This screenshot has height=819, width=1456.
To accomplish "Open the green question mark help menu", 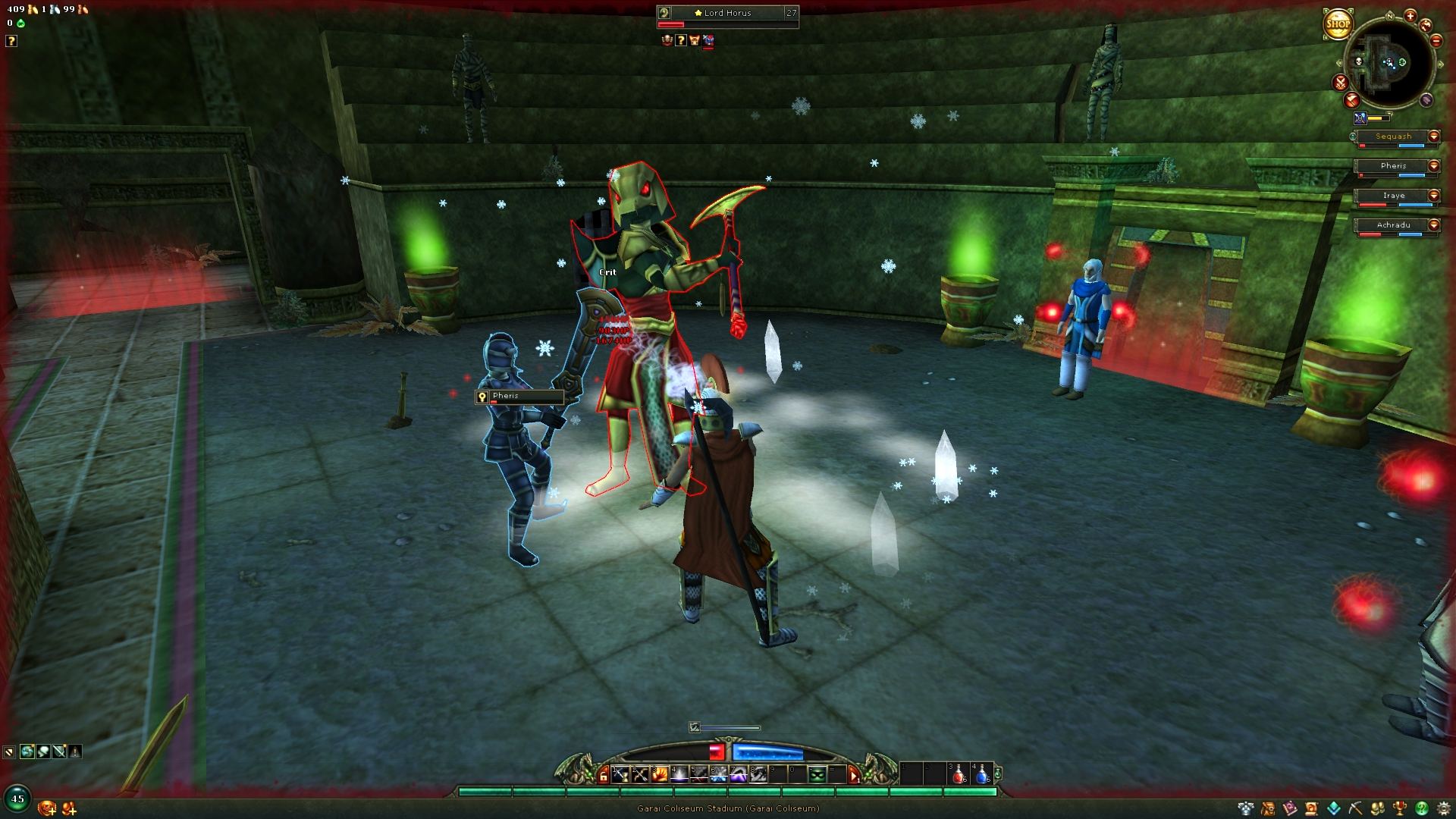I will pyautogui.click(x=1423, y=808).
